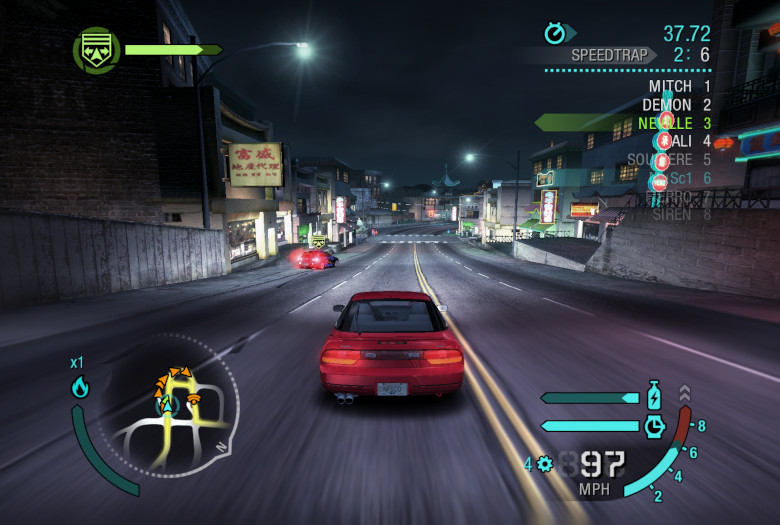
Task: Click the green crew member shield icon
Action: coord(96,49)
